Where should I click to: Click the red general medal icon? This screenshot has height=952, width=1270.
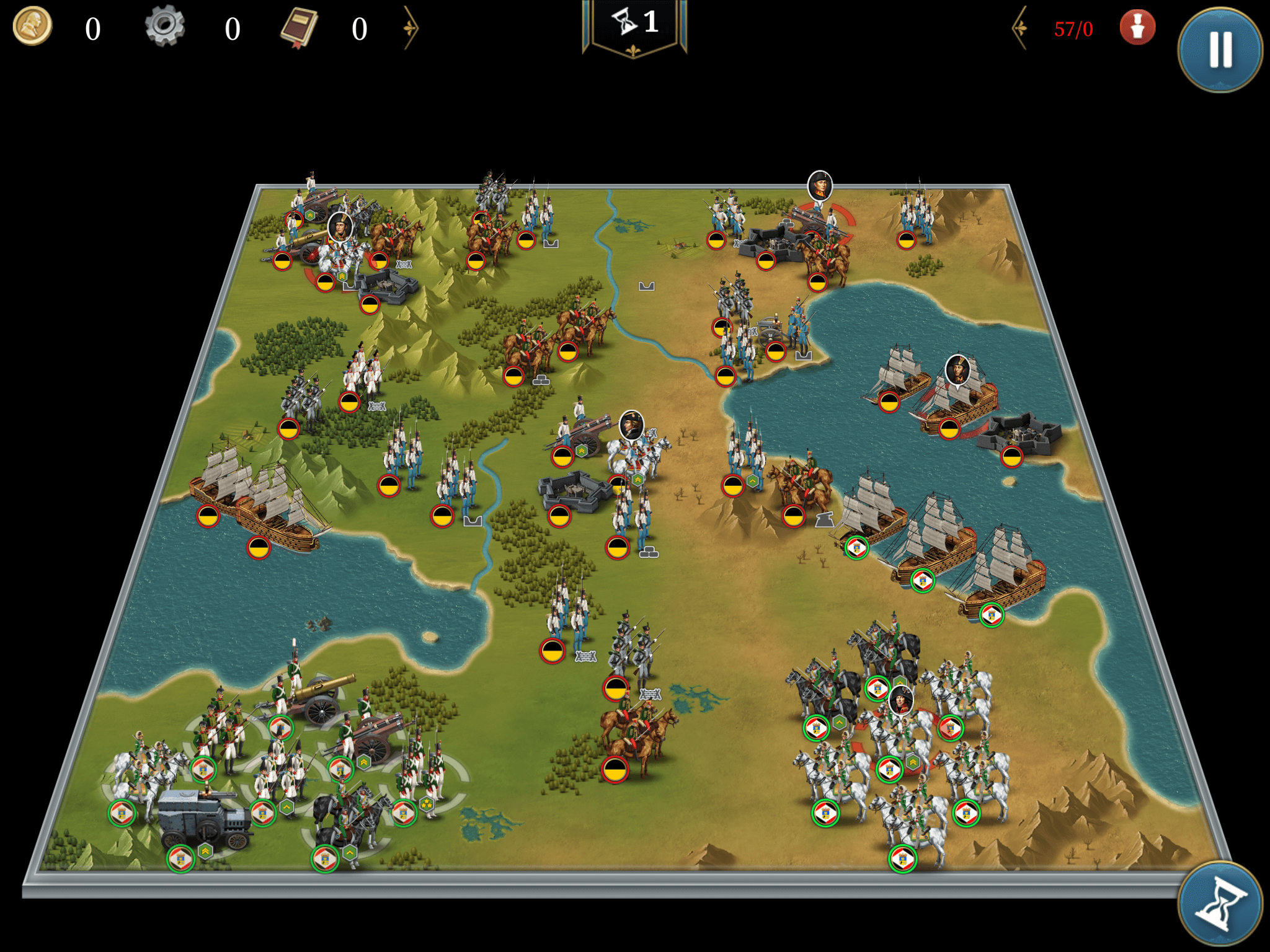pyautogui.click(x=1137, y=28)
